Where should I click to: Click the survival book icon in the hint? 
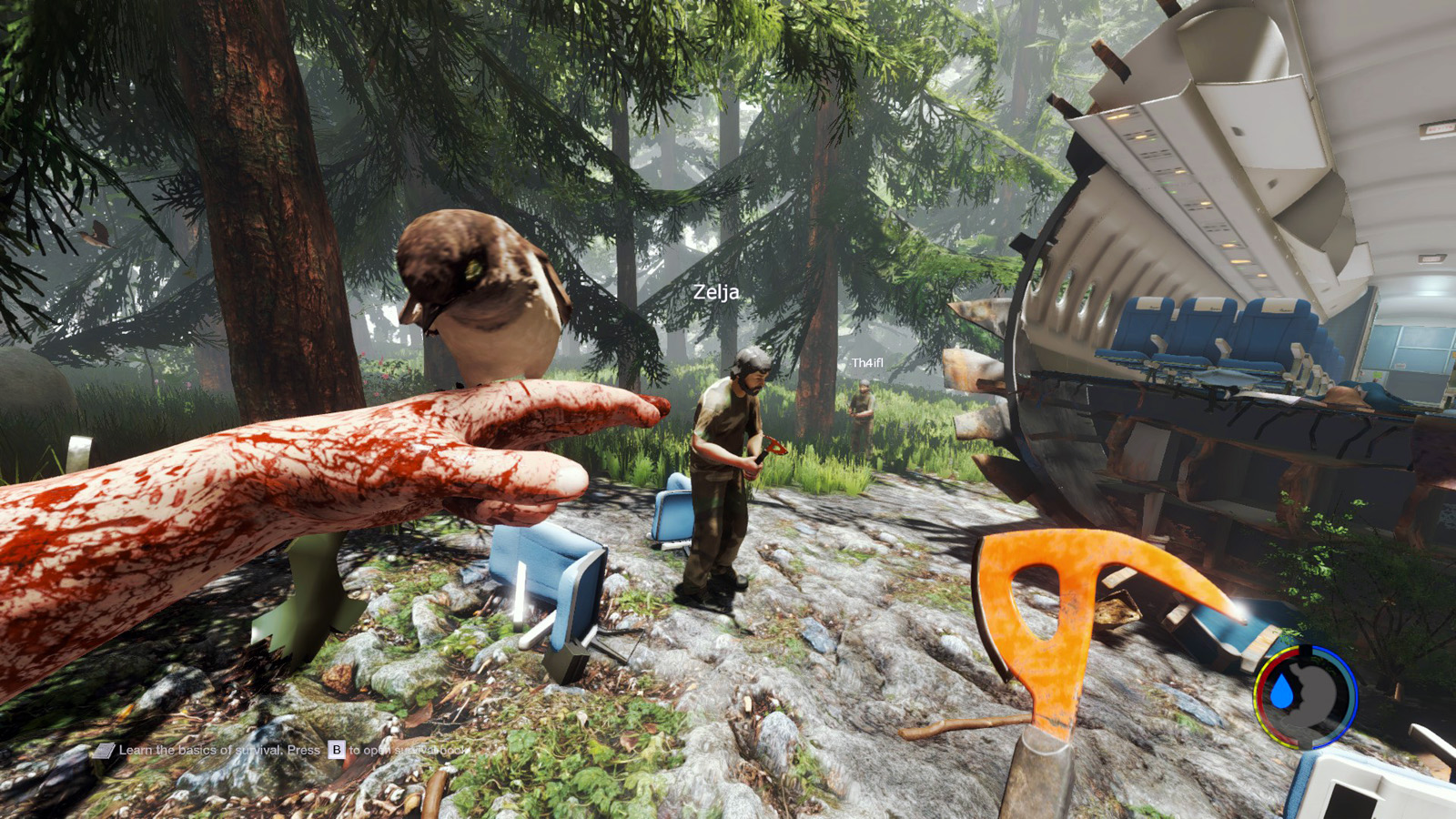pos(105,751)
